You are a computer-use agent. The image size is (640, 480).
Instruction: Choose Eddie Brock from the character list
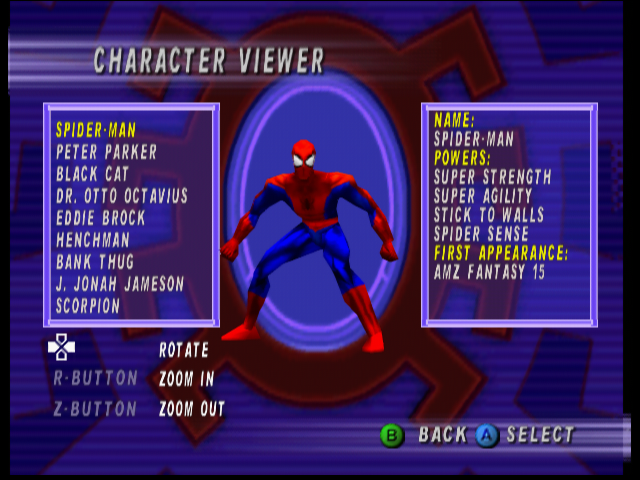101,218
